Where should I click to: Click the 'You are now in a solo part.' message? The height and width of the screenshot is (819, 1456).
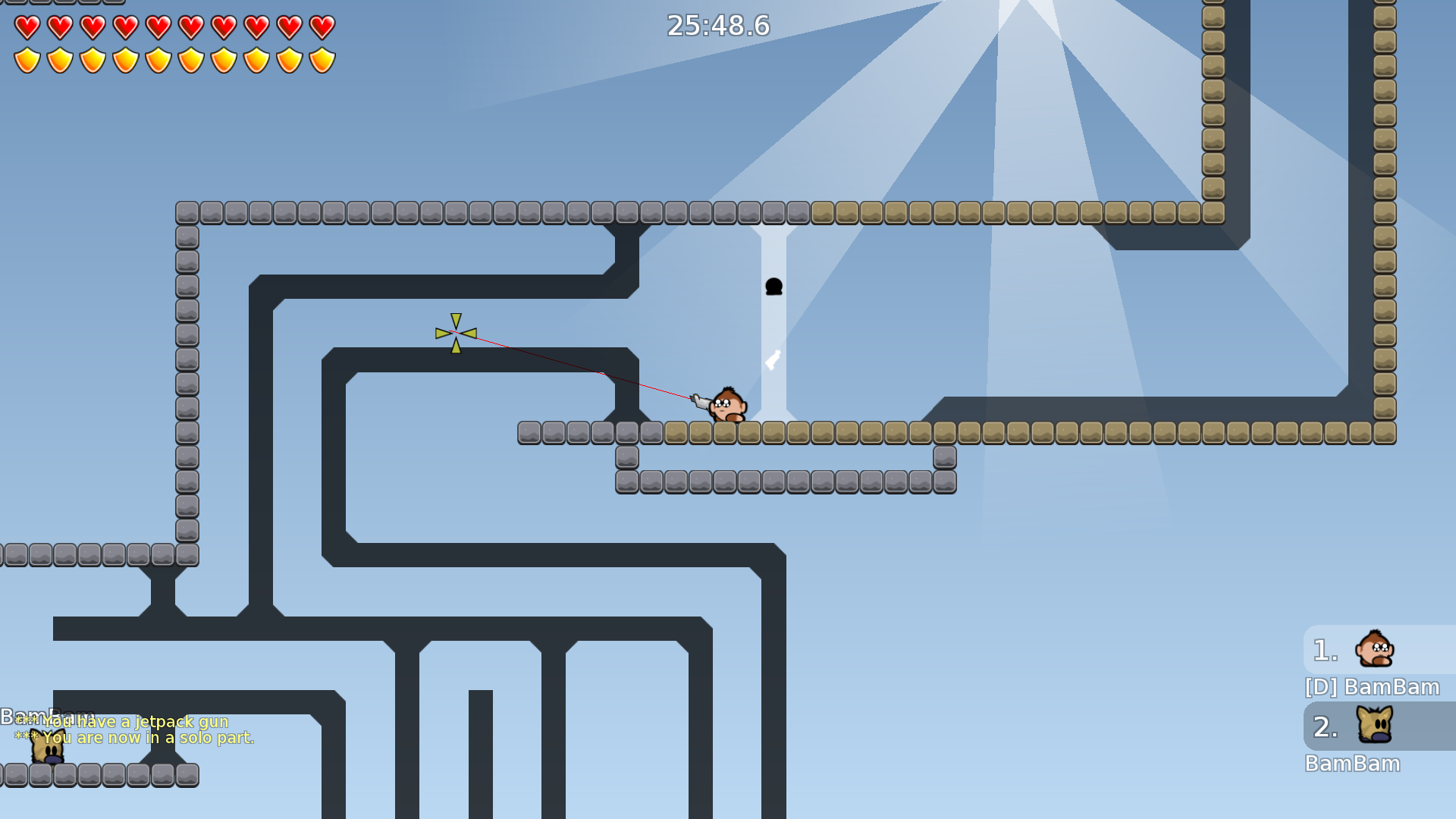click(136, 736)
